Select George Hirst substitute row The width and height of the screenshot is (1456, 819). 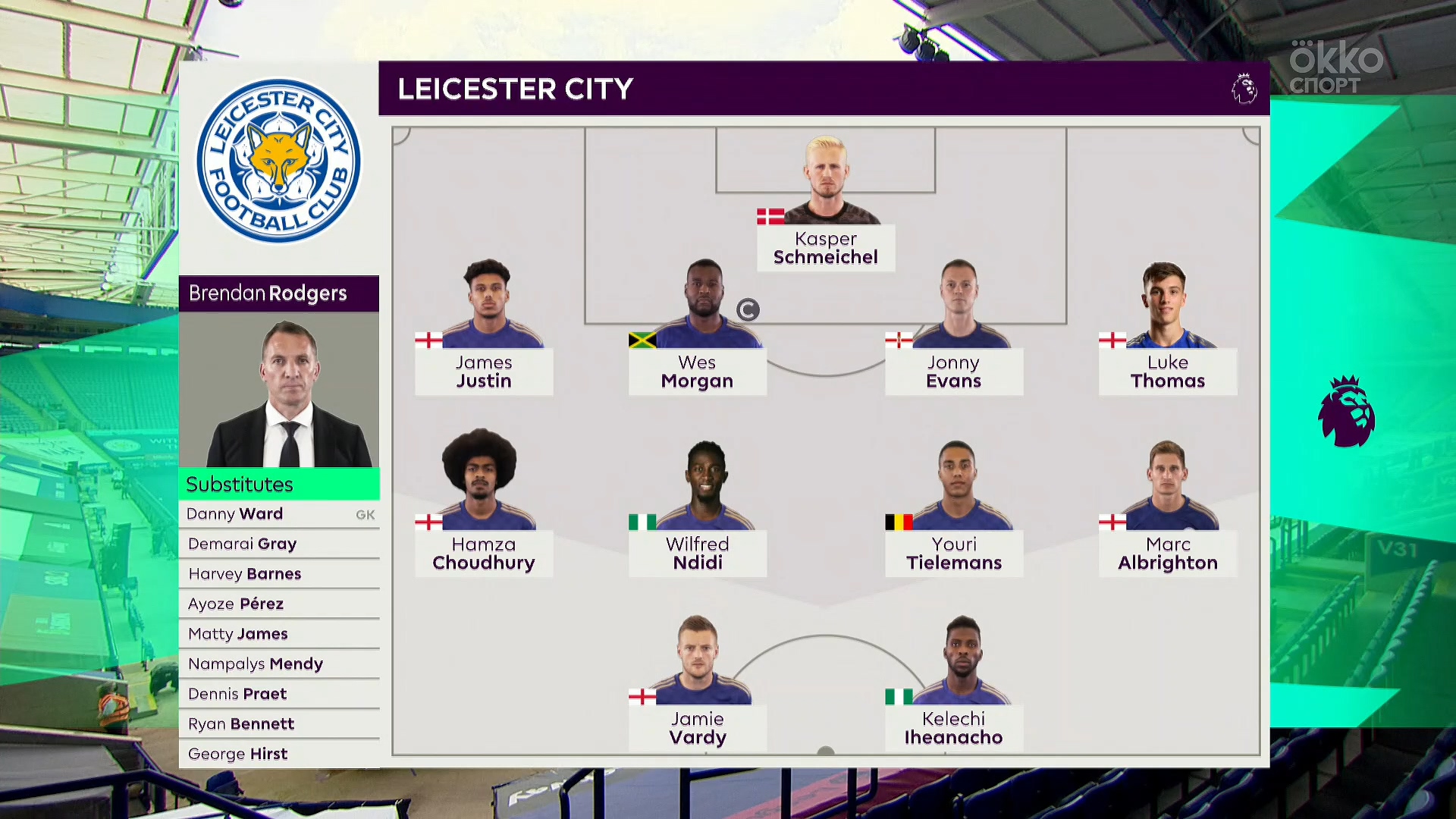click(x=279, y=754)
